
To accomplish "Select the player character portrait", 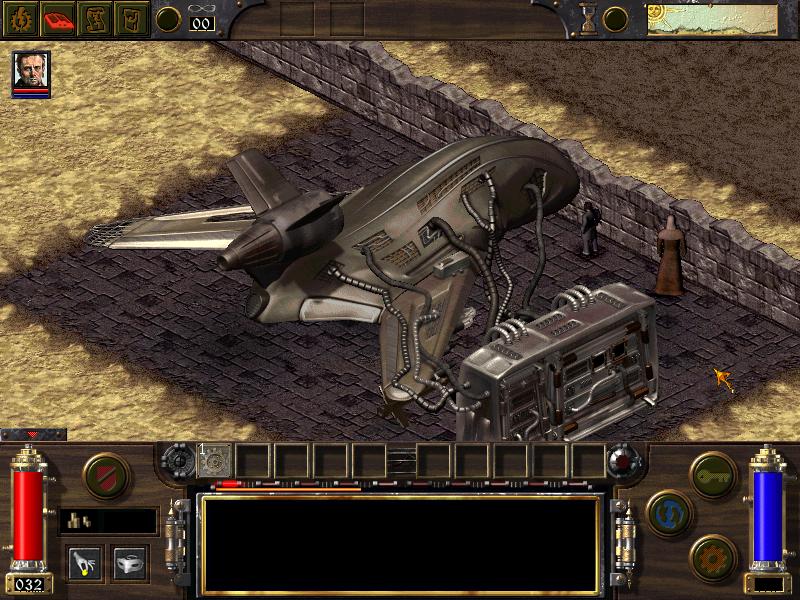I will tap(31, 71).
